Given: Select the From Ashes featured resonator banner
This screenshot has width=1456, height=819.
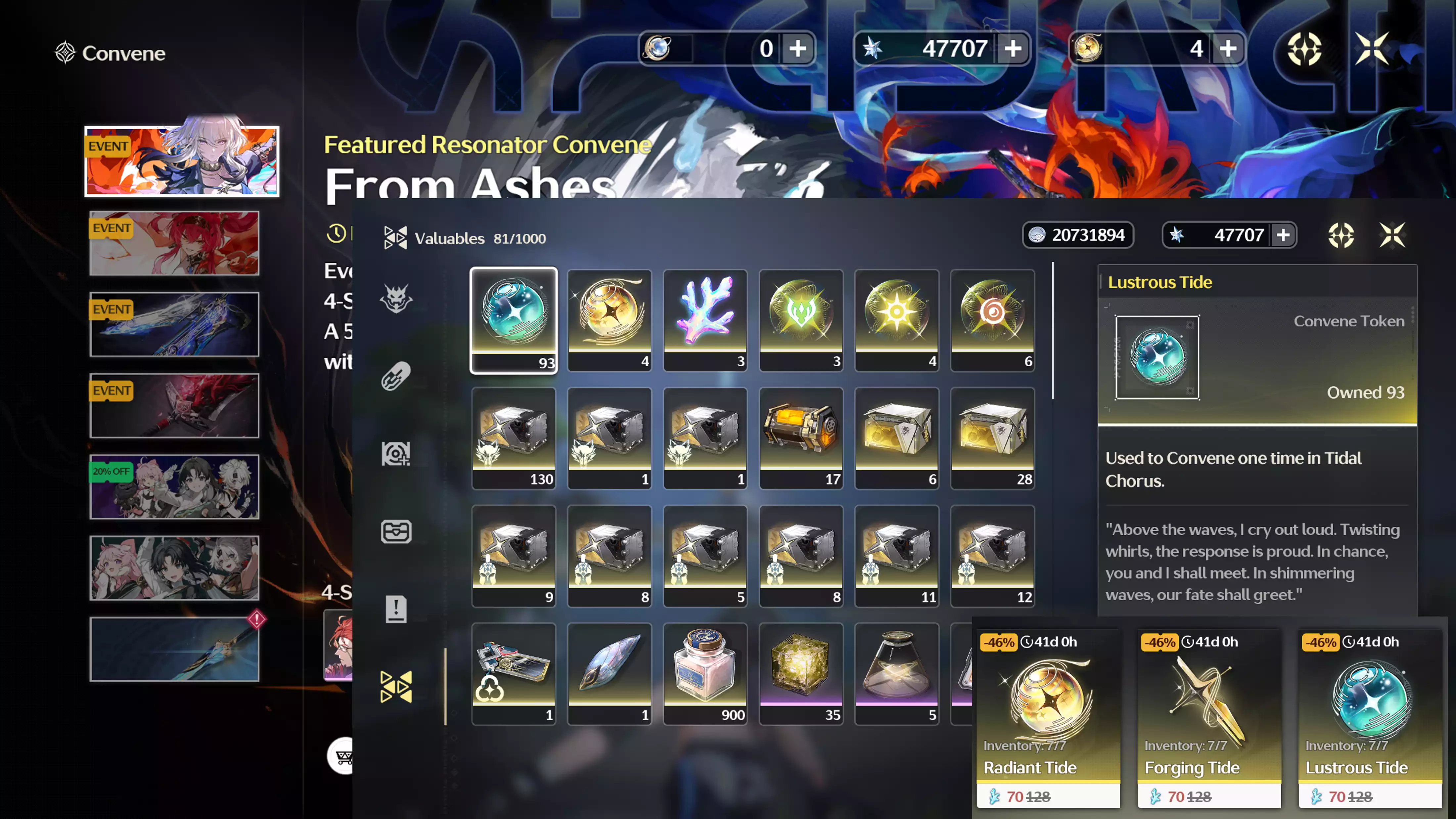Looking at the screenshot, I should (181, 162).
